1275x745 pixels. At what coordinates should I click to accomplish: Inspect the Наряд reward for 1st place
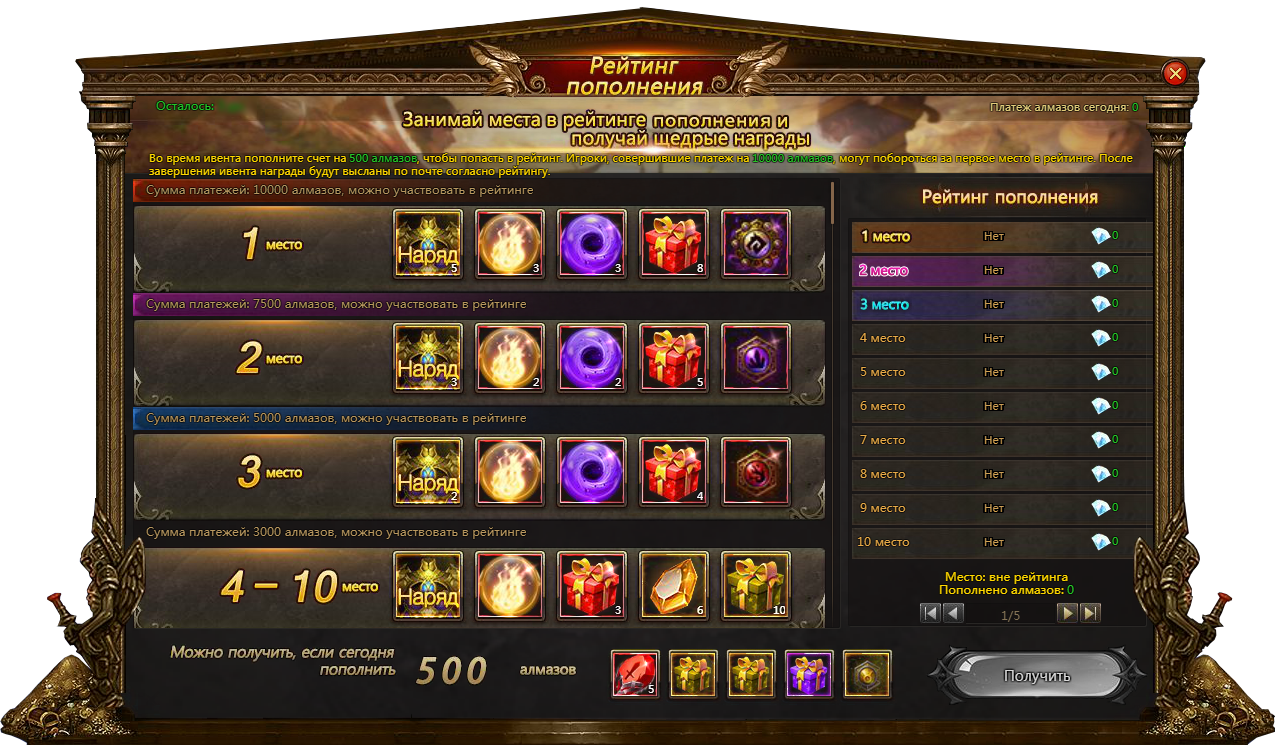428,244
